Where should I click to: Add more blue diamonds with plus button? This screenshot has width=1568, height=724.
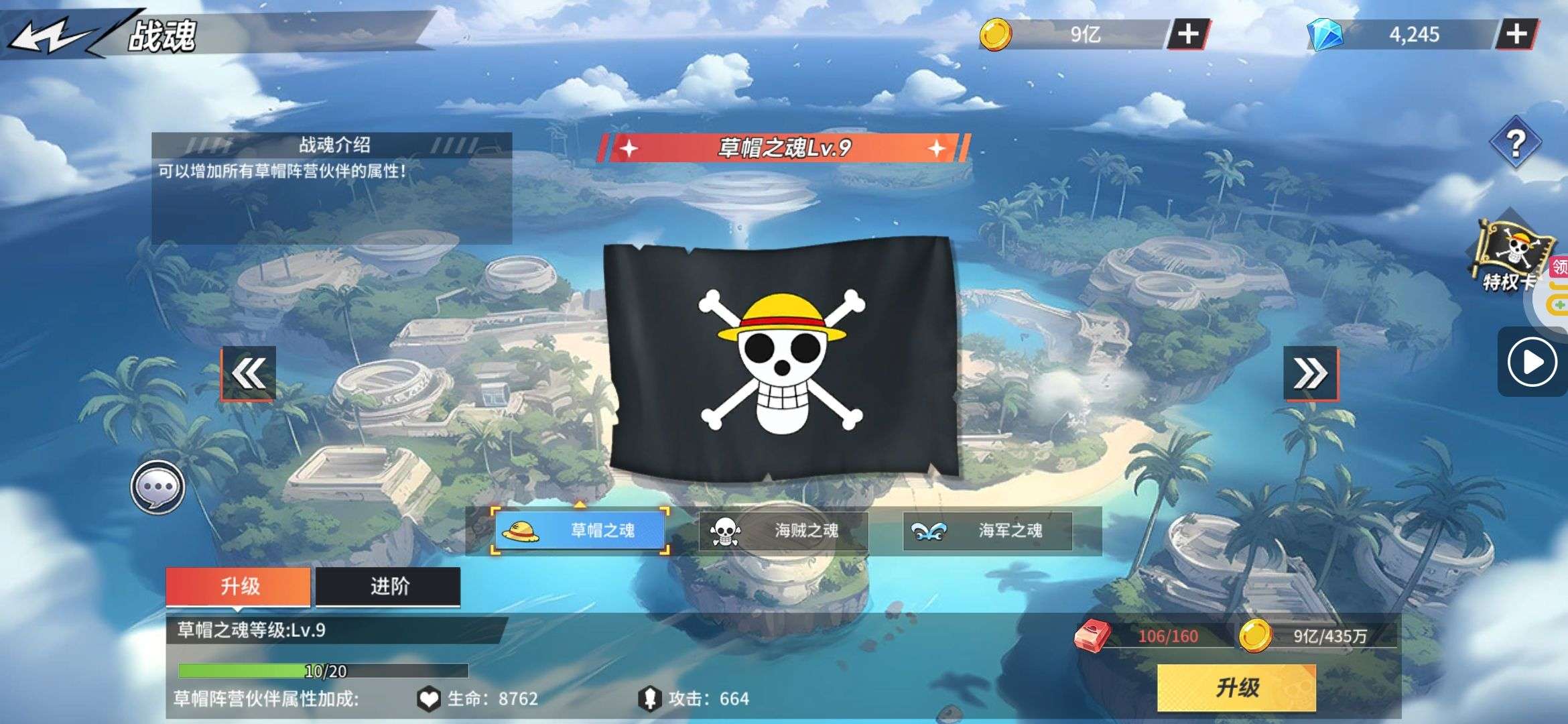(x=1516, y=34)
